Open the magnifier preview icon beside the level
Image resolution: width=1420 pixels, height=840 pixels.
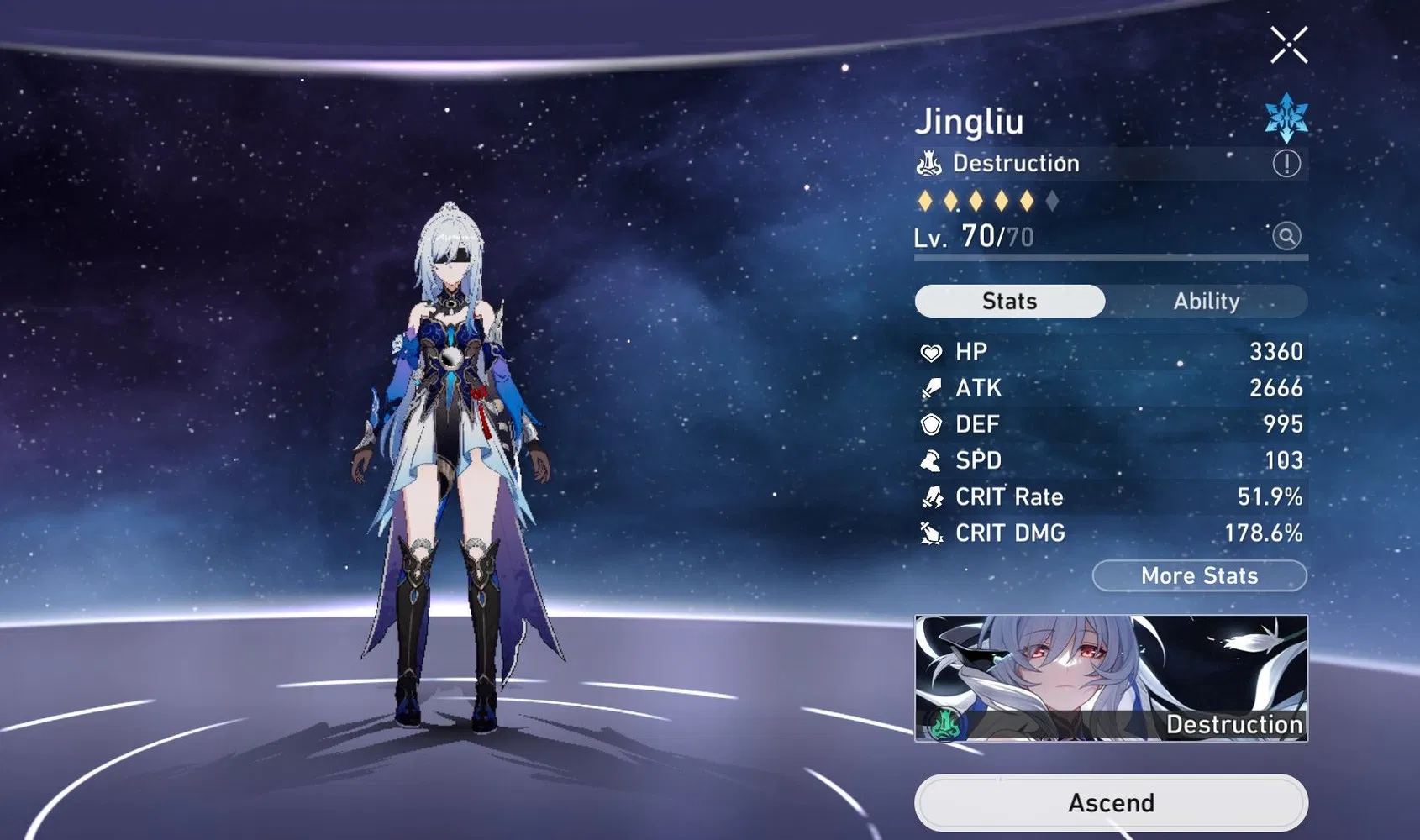[1286, 236]
